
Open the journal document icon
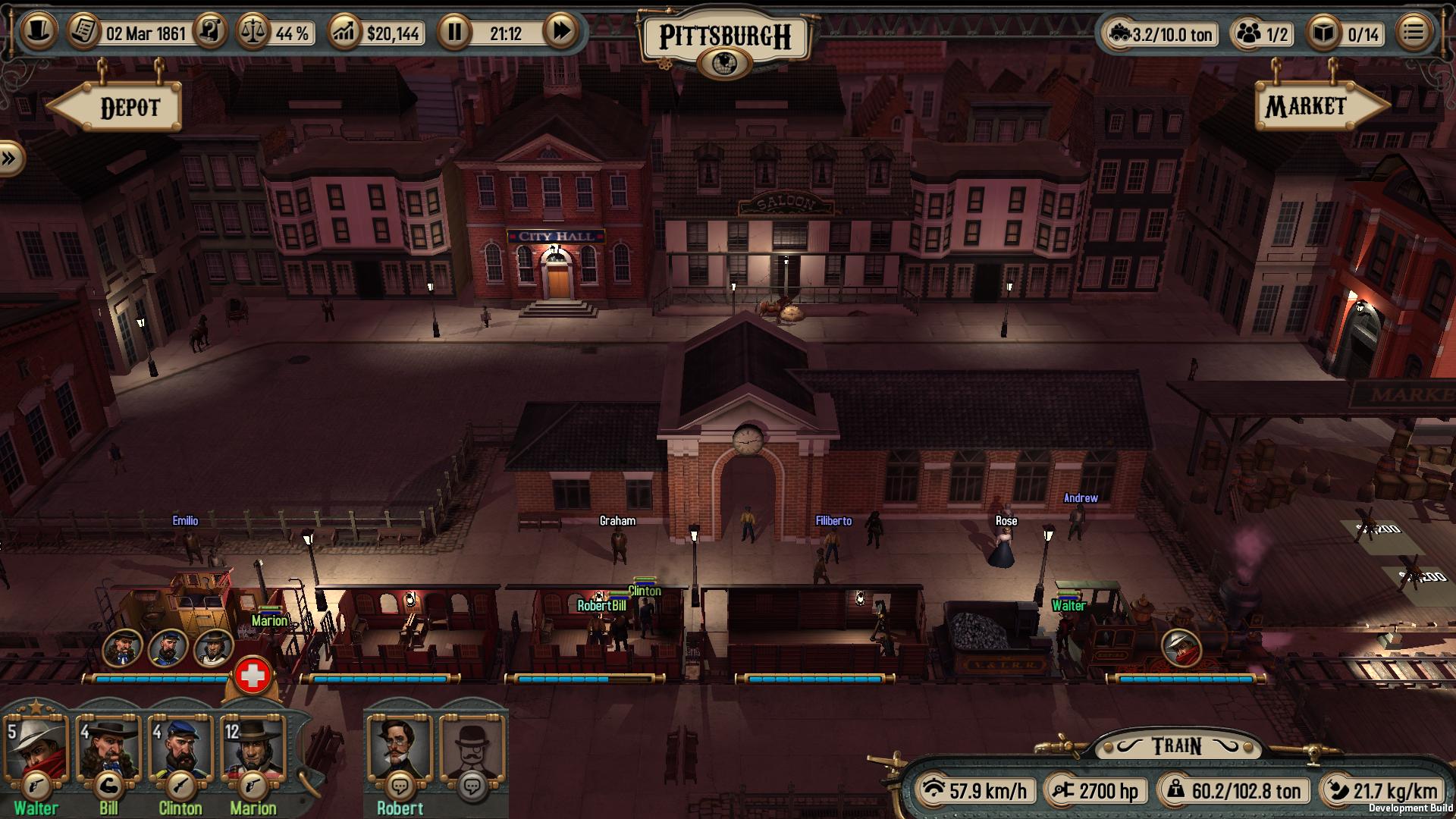pyautogui.click(x=84, y=32)
